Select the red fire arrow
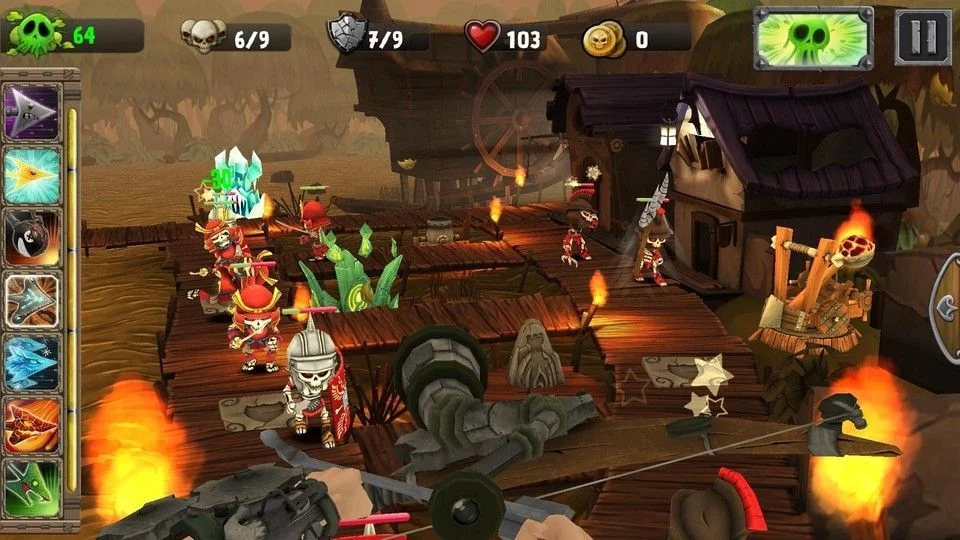 click(x=33, y=423)
